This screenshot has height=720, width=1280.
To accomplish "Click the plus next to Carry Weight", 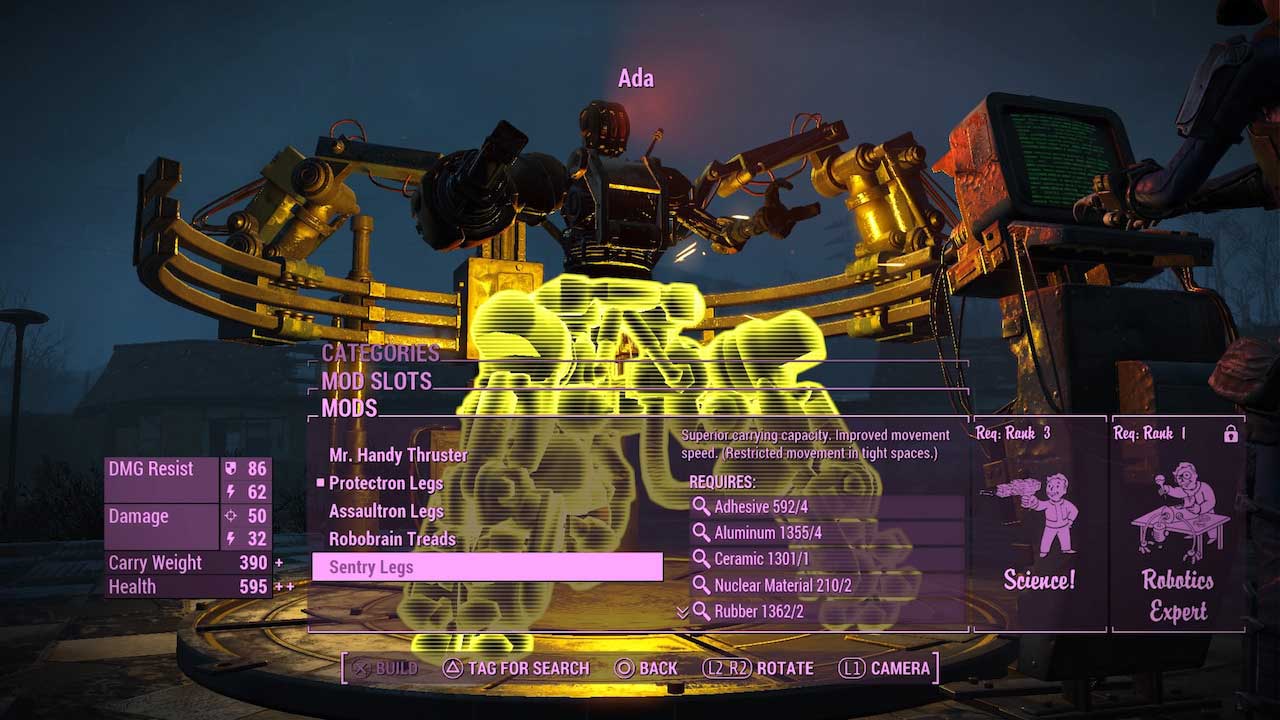I will point(278,563).
